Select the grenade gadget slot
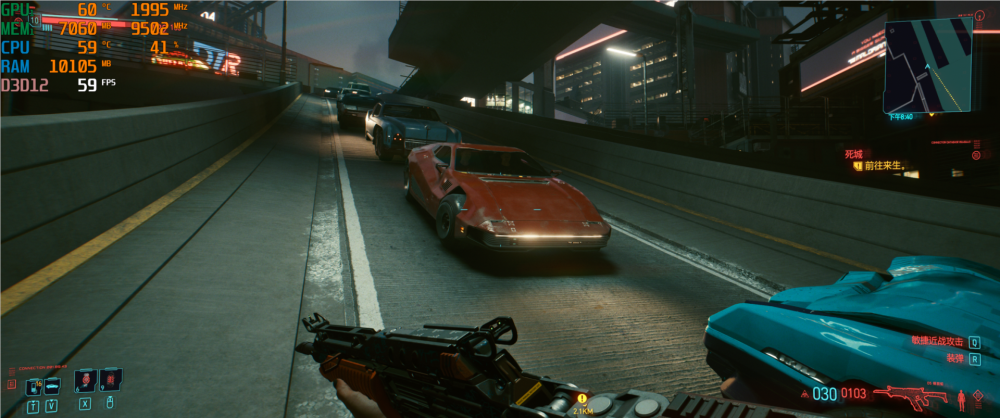 tap(109, 380)
